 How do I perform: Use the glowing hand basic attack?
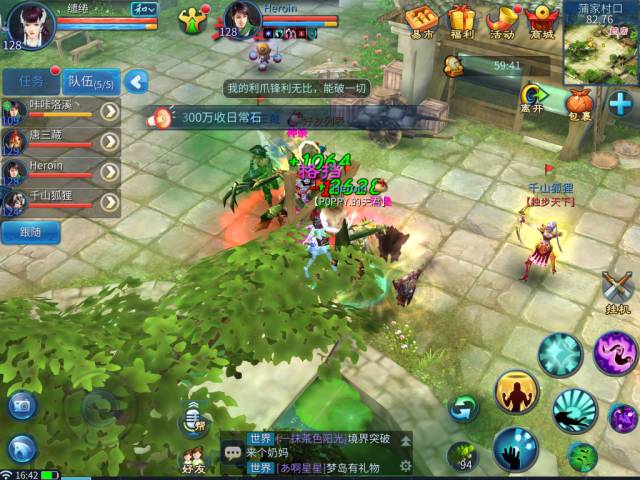(x=516, y=449)
